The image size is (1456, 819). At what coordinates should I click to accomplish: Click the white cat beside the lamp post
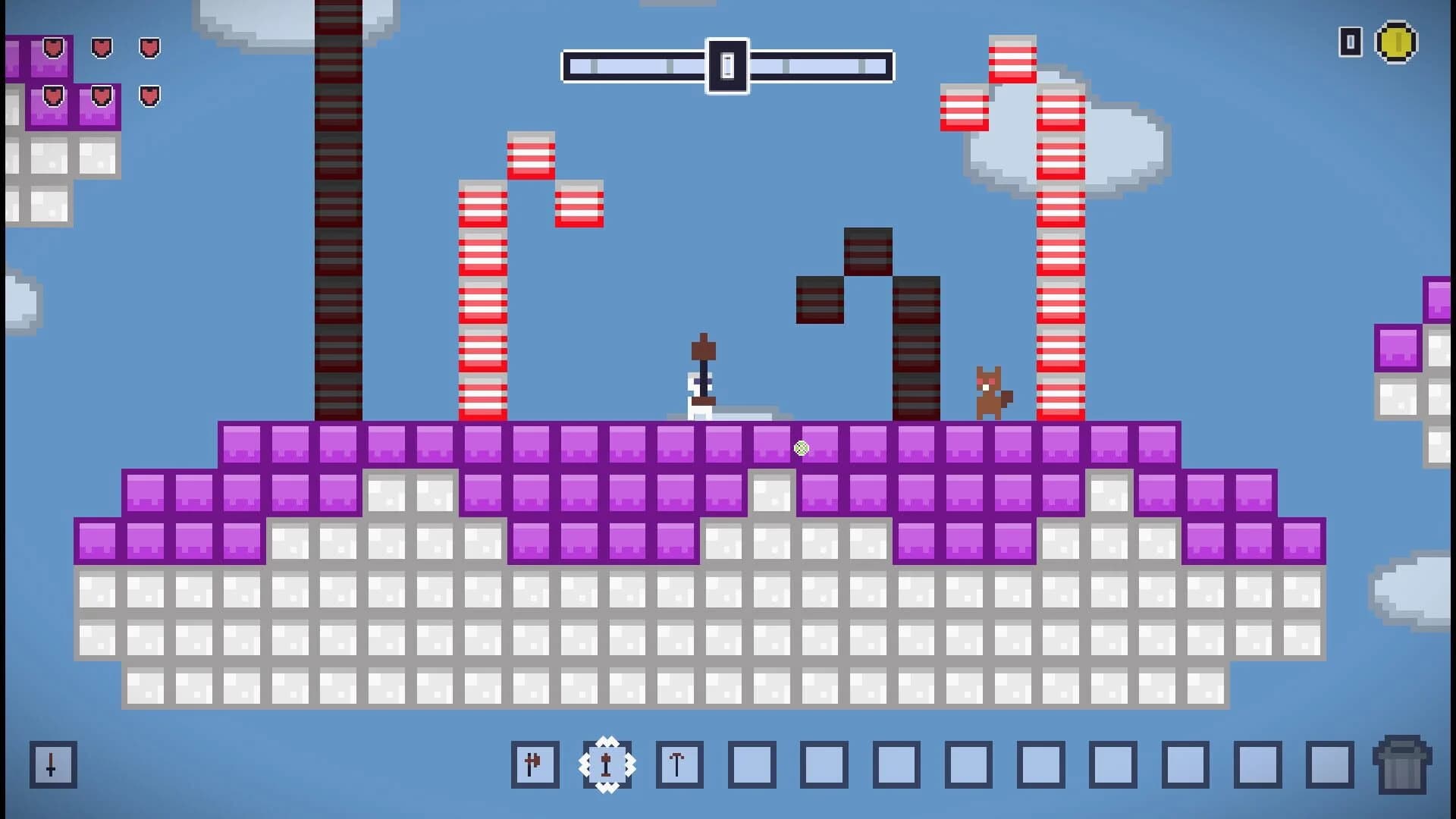(694, 400)
